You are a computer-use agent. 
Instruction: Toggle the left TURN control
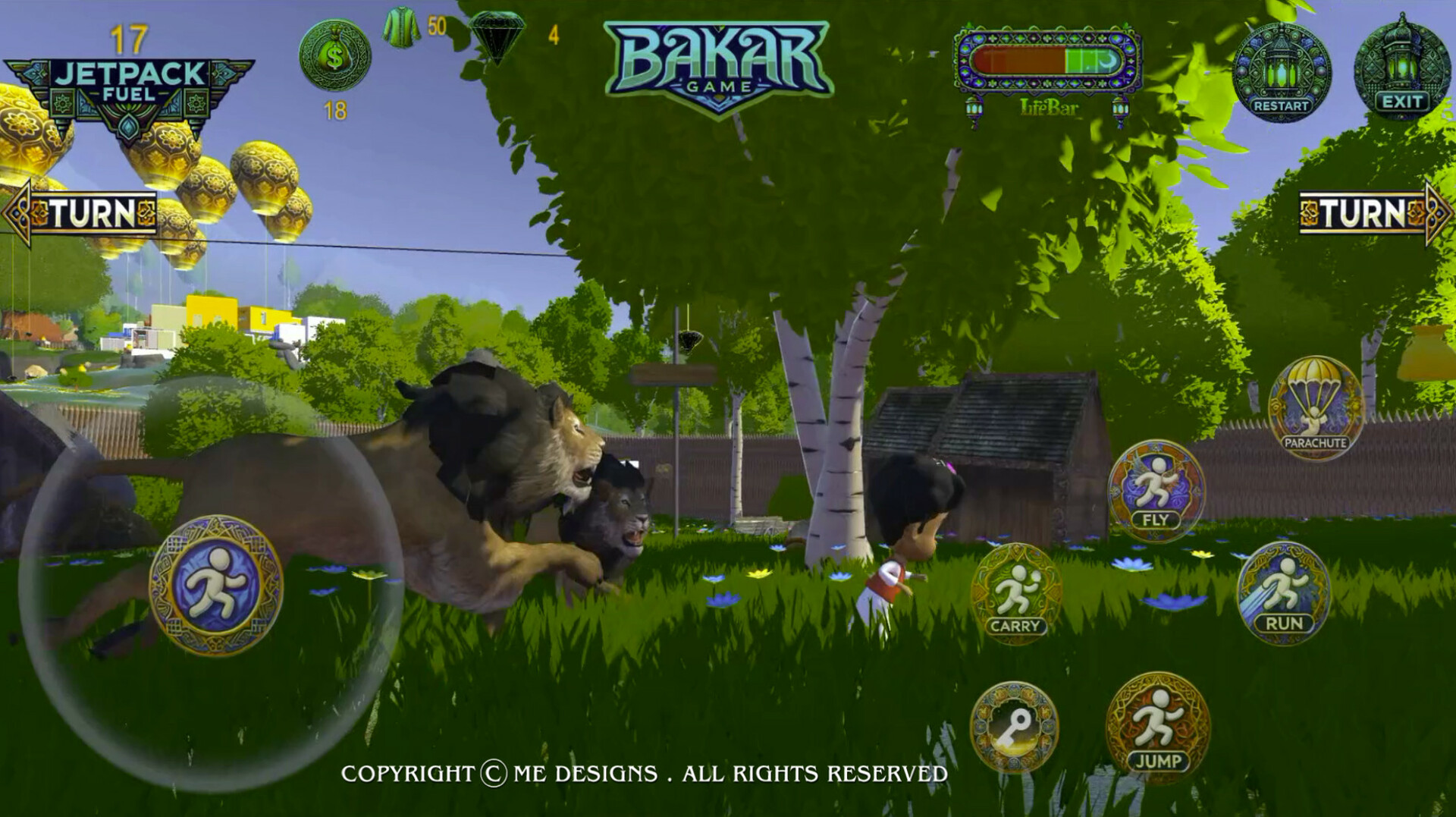(x=80, y=211)
